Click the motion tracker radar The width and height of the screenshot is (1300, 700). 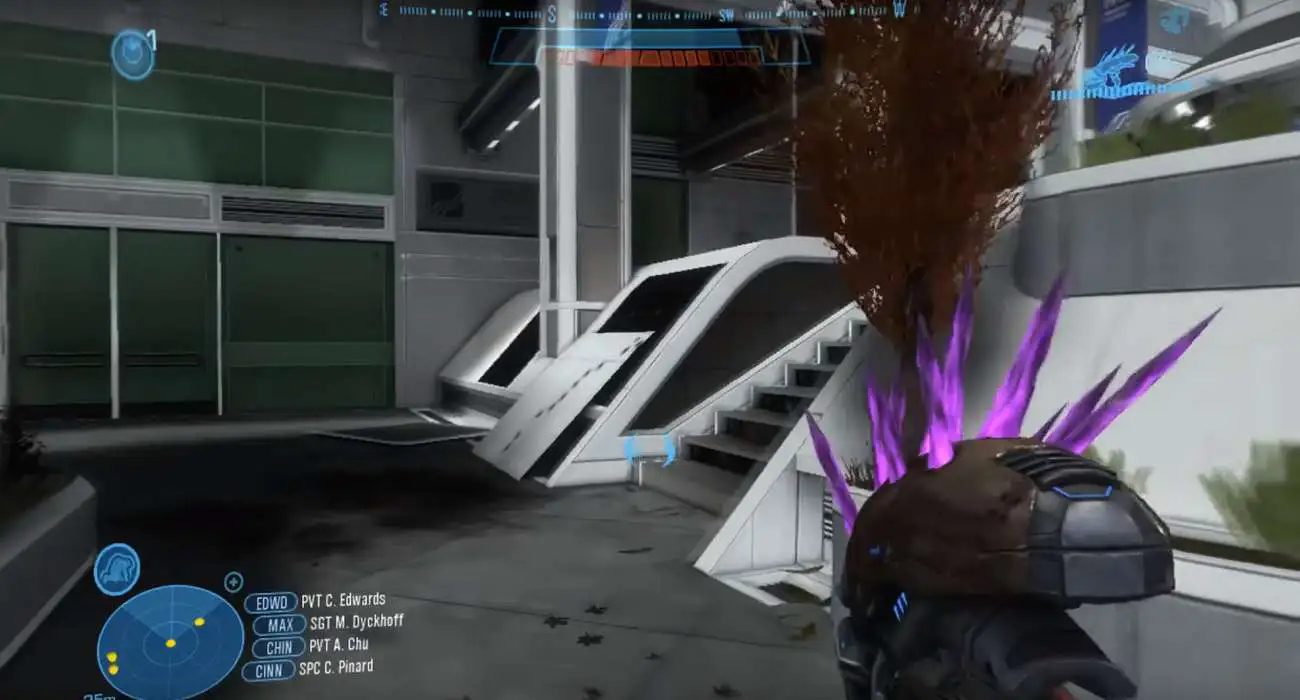(x=170, y=641)
